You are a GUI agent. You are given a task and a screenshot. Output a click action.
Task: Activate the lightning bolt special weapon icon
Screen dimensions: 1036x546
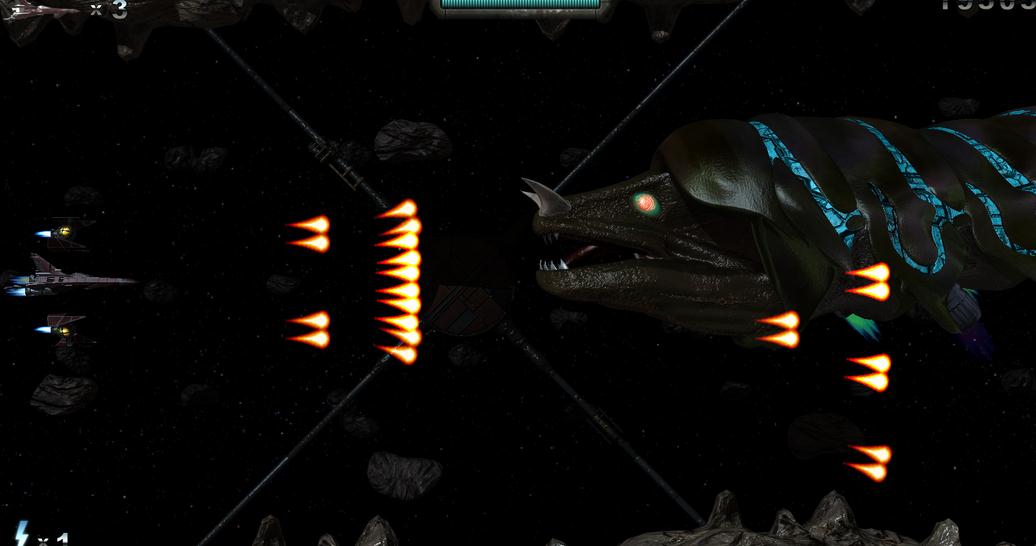(20, 534)
